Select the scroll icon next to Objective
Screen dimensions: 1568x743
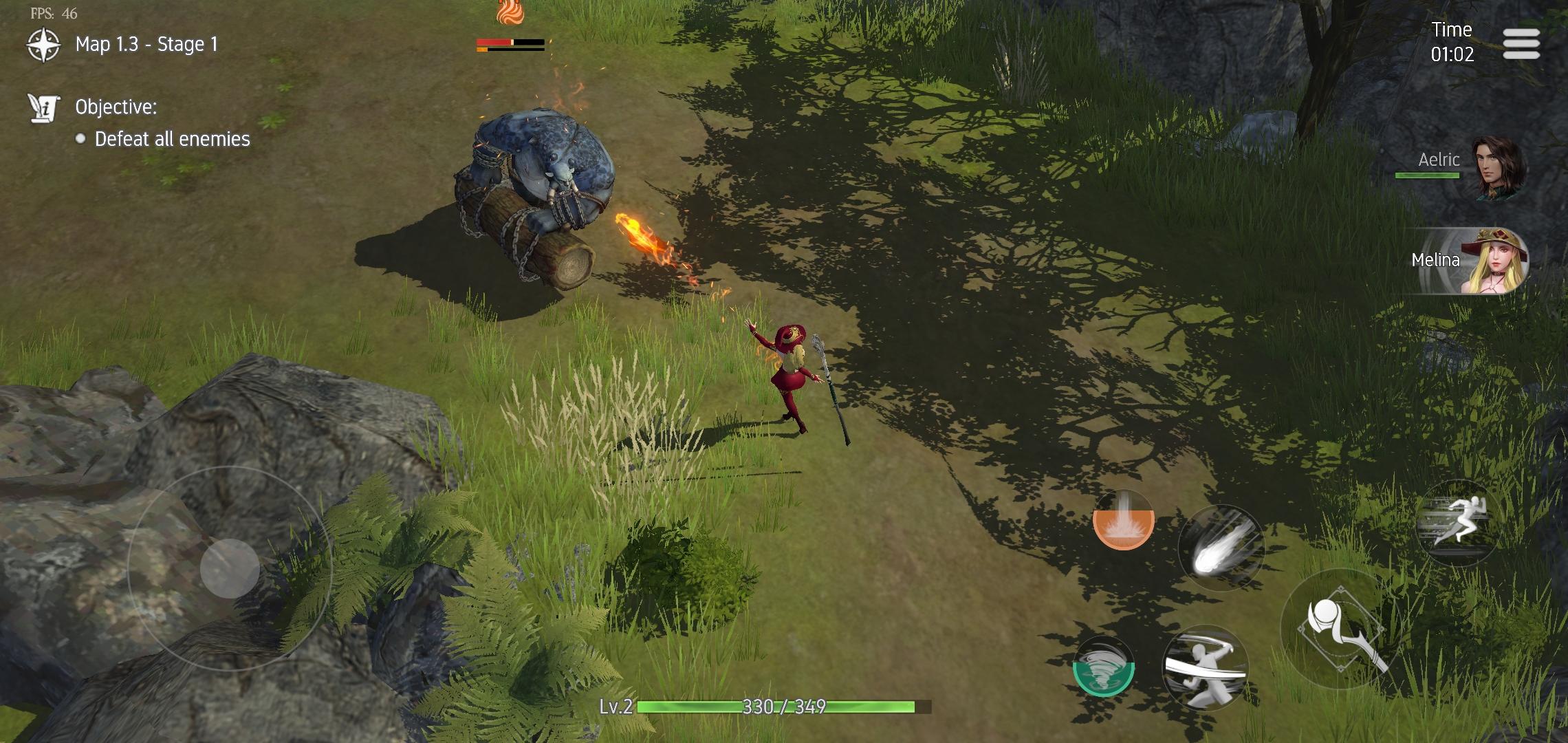pyautogui.click(x=42, y=108)
